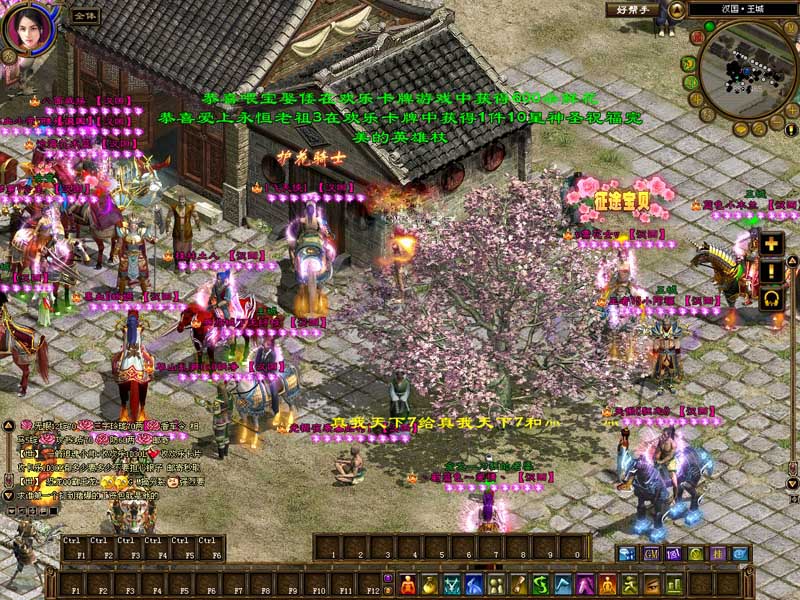Click the 全体 button beside the portrait
Screen dimensions: 800x600
[85, 16]
